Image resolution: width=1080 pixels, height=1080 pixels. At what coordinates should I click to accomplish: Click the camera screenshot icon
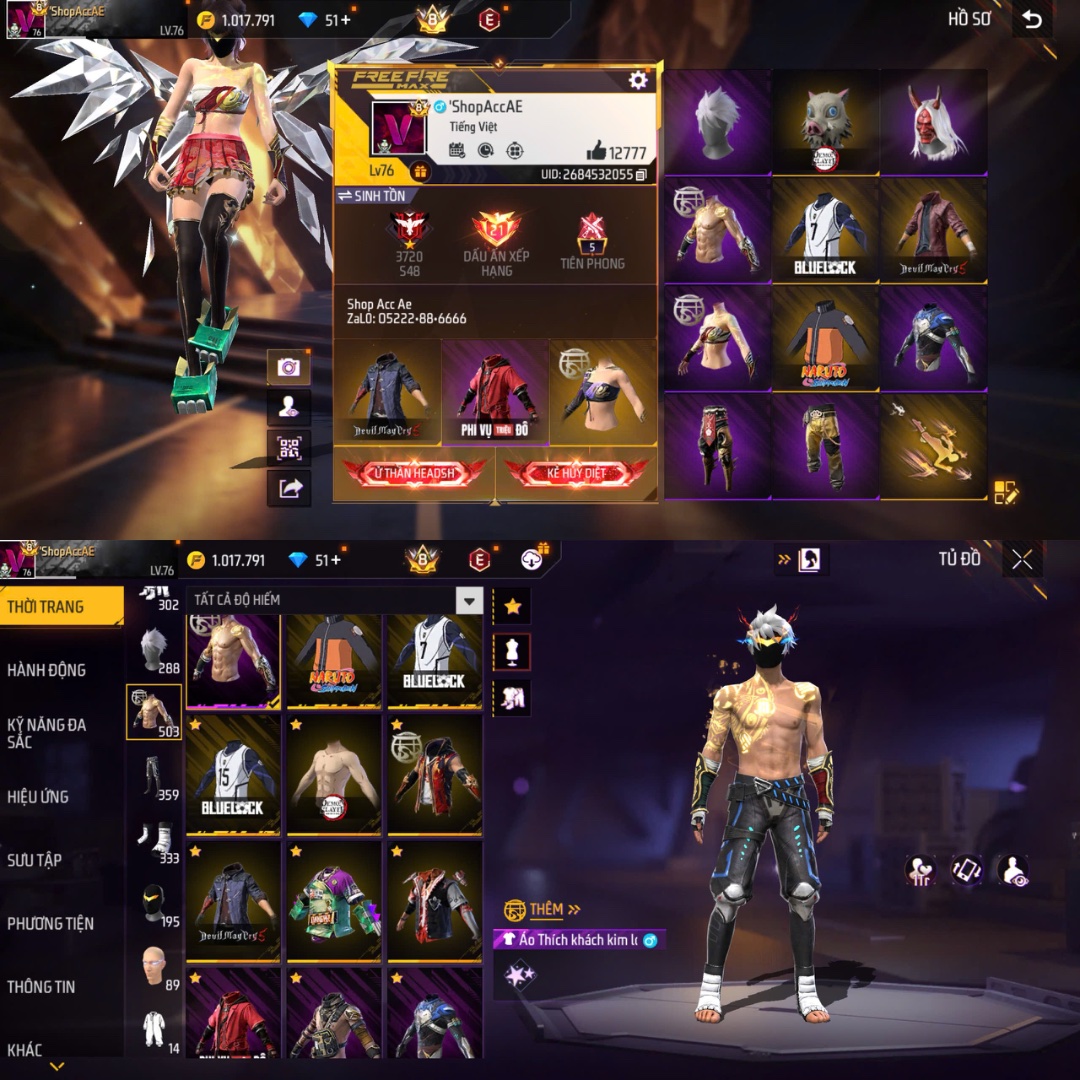tap(289, 367)
